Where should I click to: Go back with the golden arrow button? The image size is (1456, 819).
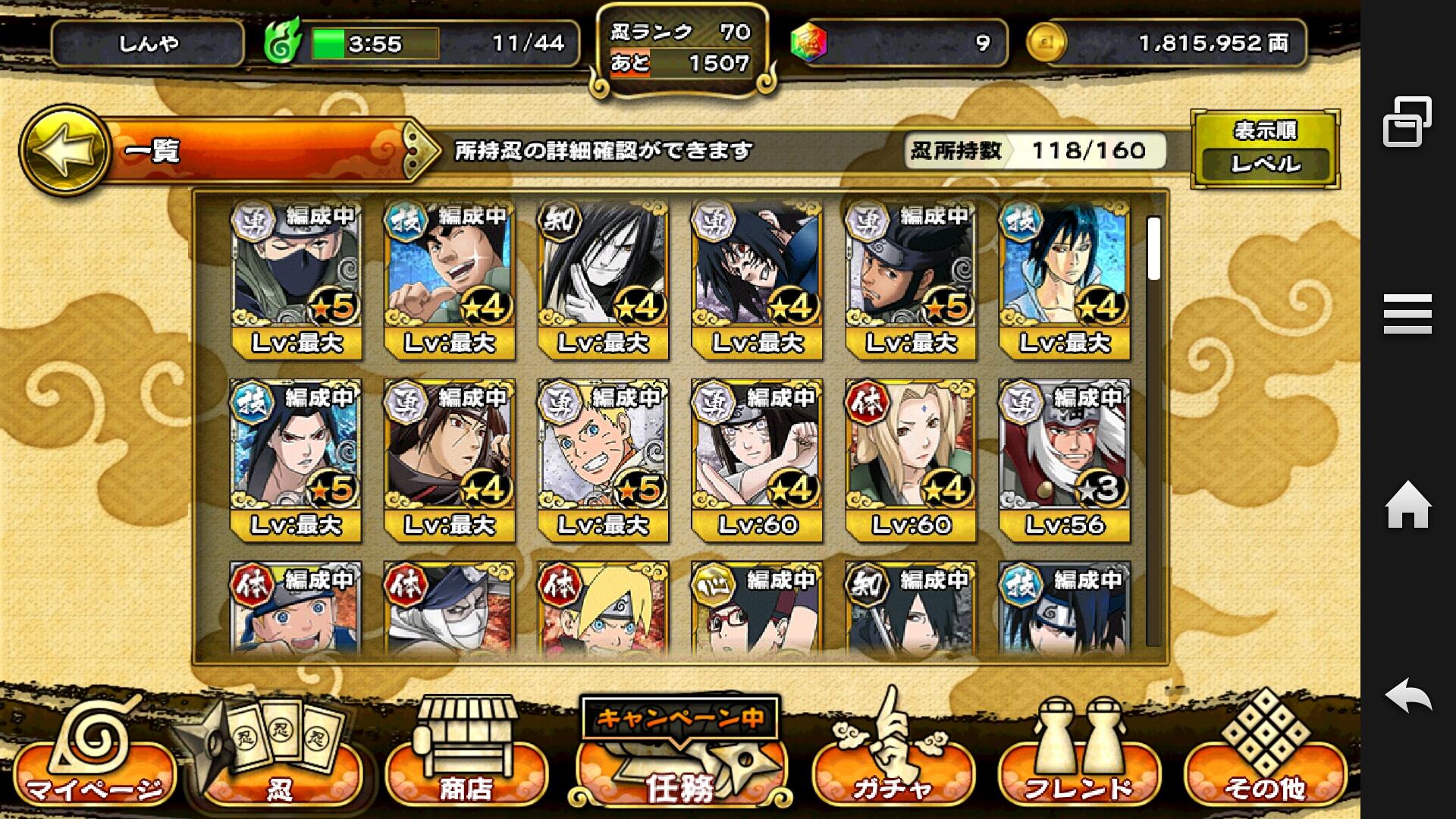pyautogui.click(x=64, y=149)
